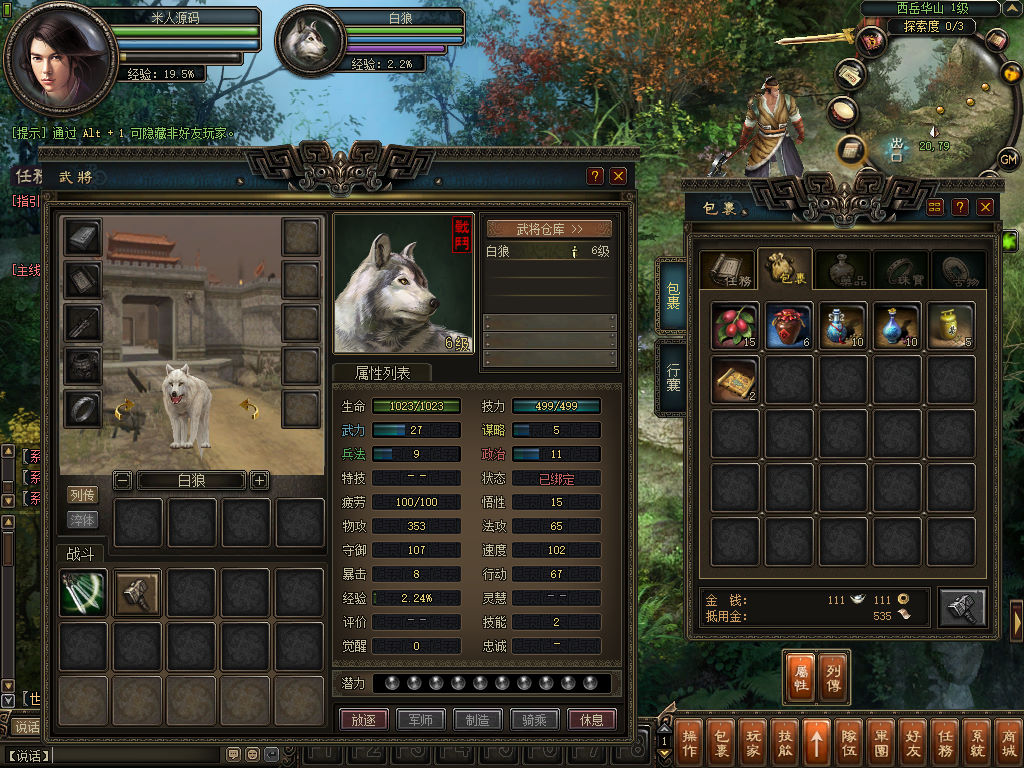This screenshot has width=1024, height=768.
Task: Choose the scroll item in the bag
Action: pos(736,380)
